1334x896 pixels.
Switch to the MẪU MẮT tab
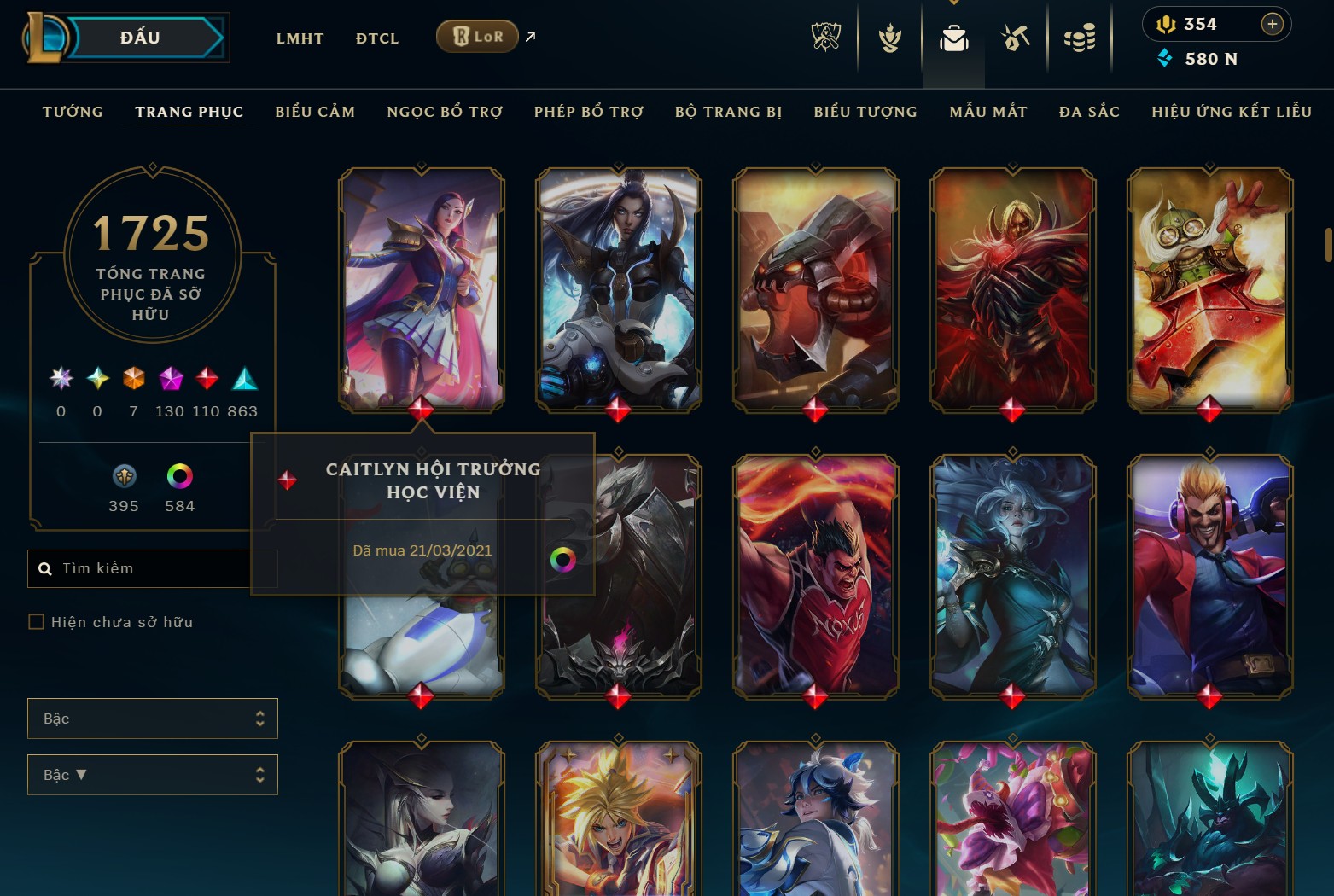click(x=988, y=112)
